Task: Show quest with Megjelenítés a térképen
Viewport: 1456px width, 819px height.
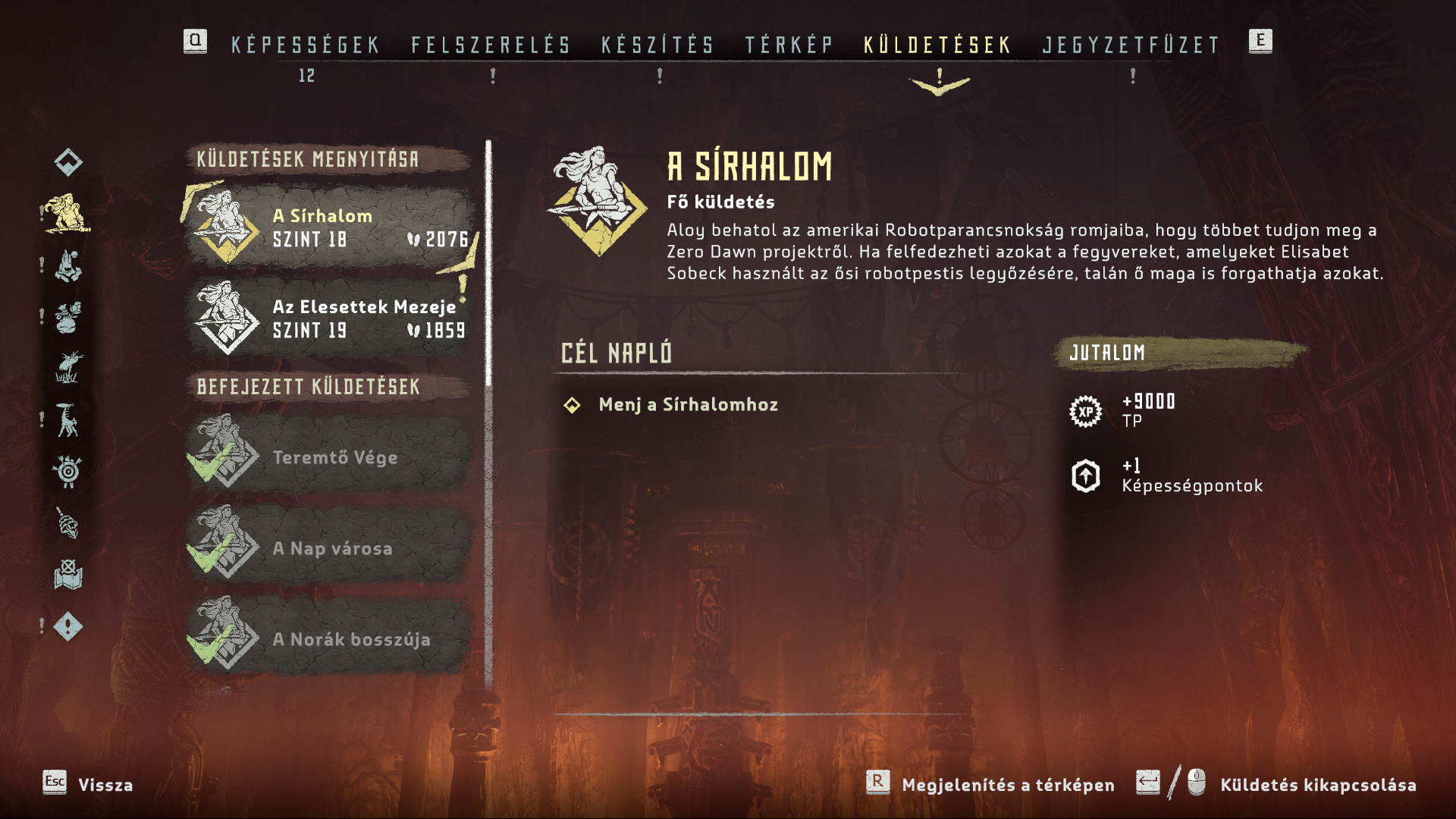Action: point(991,784)
